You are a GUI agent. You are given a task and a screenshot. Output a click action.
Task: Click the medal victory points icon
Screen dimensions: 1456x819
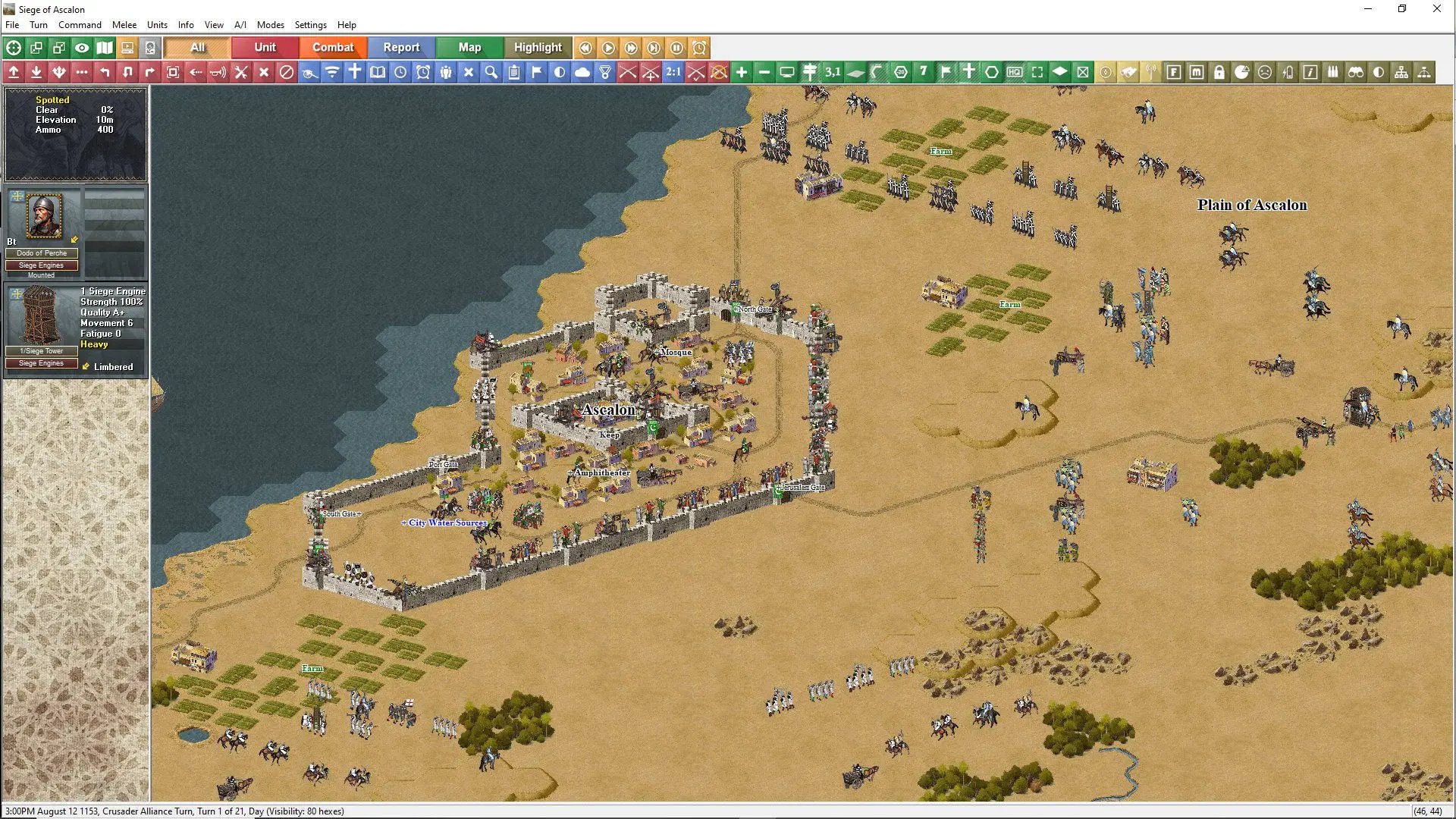[x=605, y=72]
